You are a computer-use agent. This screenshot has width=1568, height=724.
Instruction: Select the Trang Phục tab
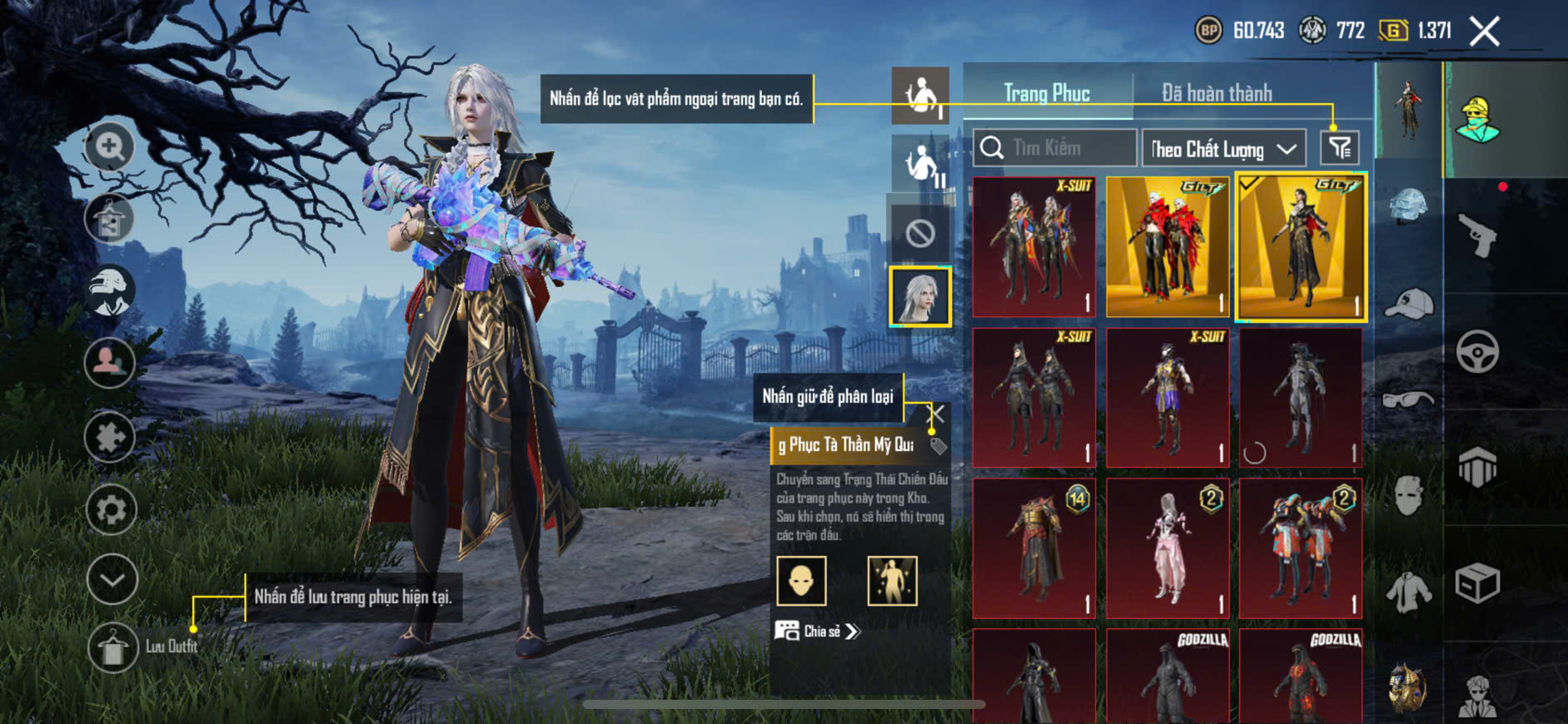[x=1047, y=93]
